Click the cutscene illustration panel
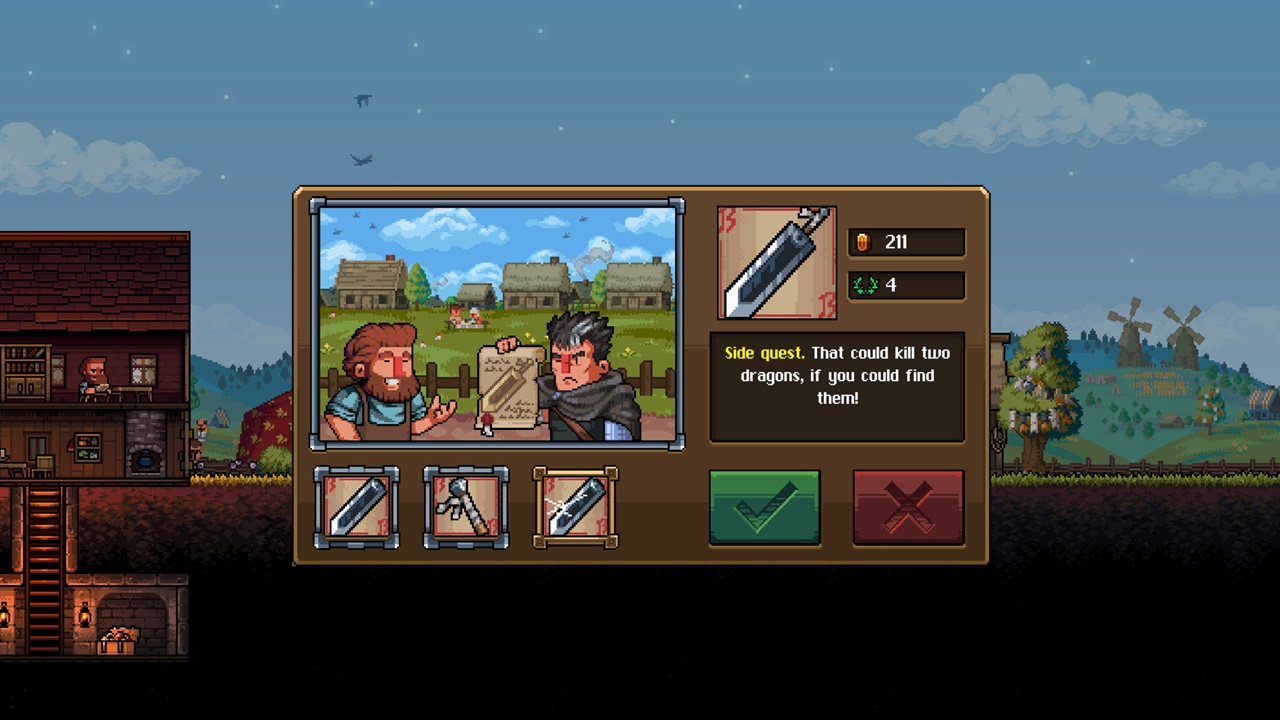The height and width of the screenshot is (720, 1280). click(x=497, y=325)
